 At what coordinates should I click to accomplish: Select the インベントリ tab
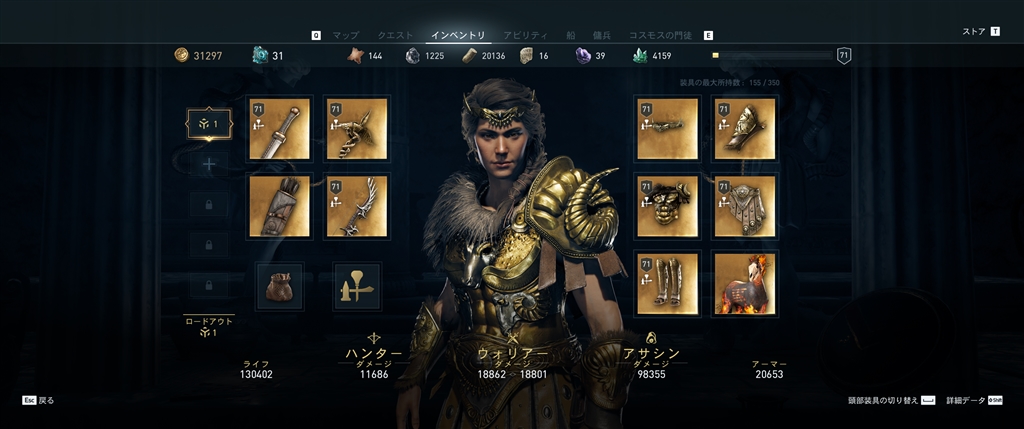click(x=457, y=35)
